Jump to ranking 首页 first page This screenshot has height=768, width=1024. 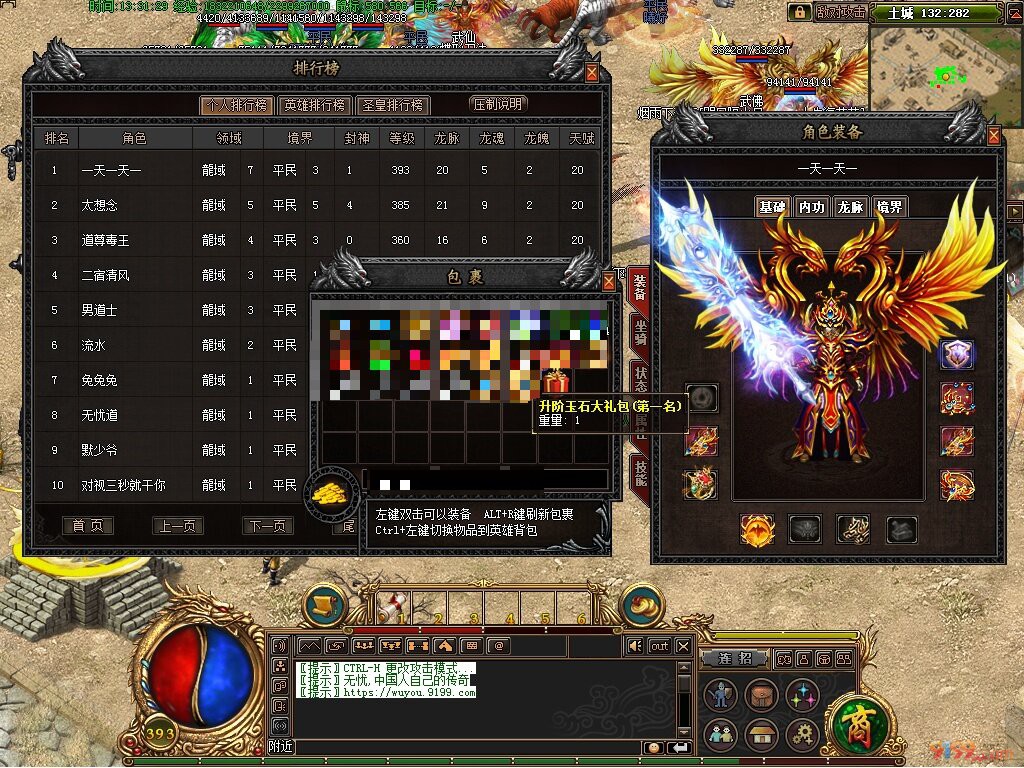(x=87, y=526)
